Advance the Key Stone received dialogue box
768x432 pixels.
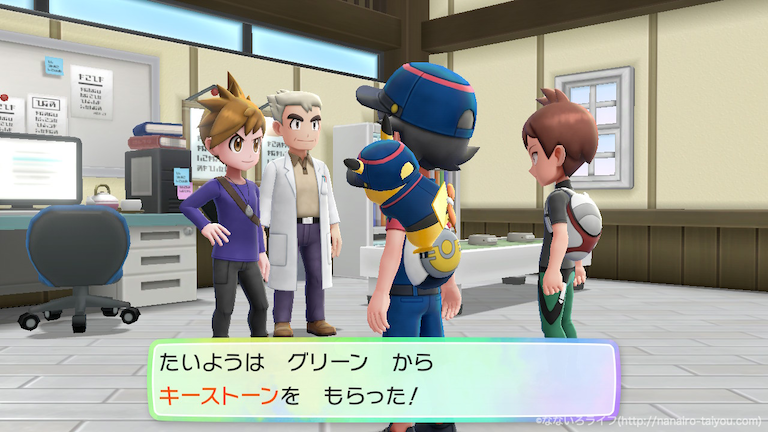click(x=384, y=379)
